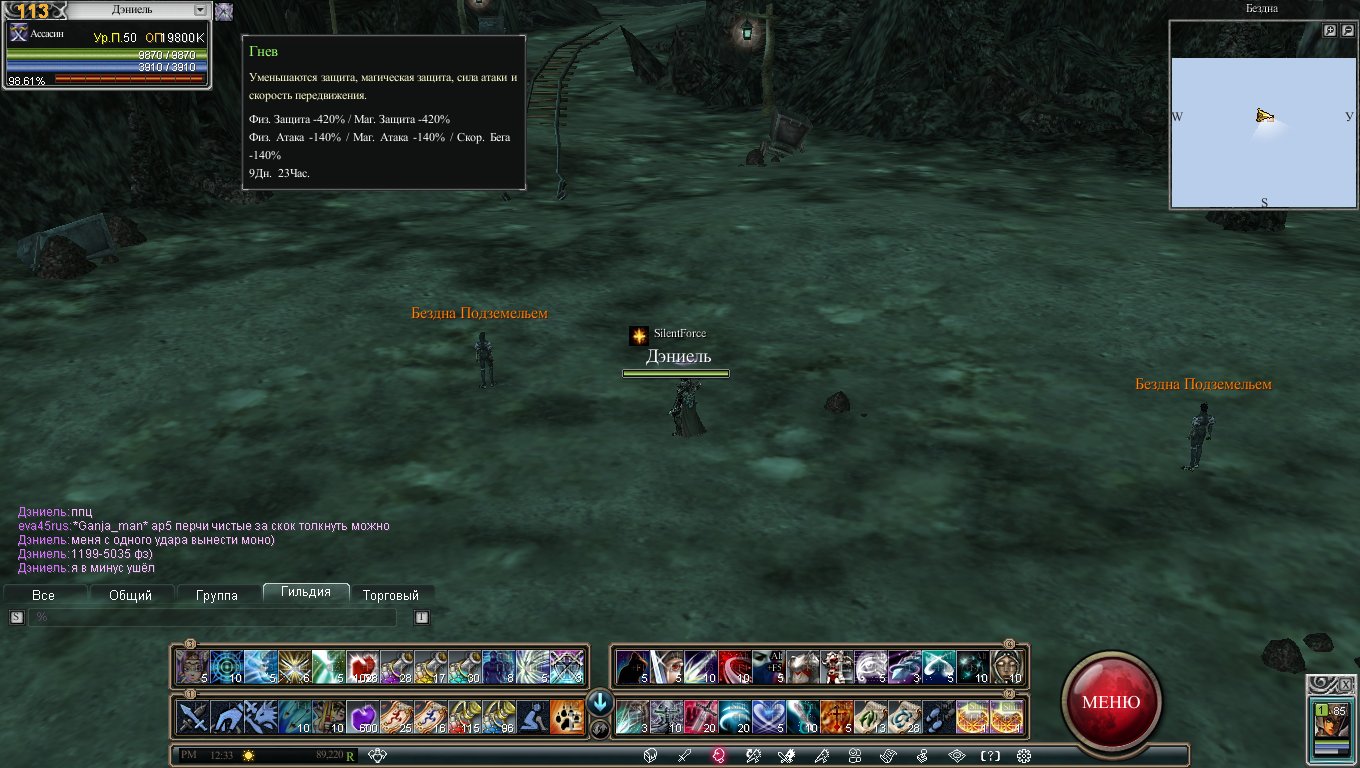Open the dropdown next to character name Дэниель
Image resolution: width=1360 pixels, height=768 pixels.
[x=199, y=10]
